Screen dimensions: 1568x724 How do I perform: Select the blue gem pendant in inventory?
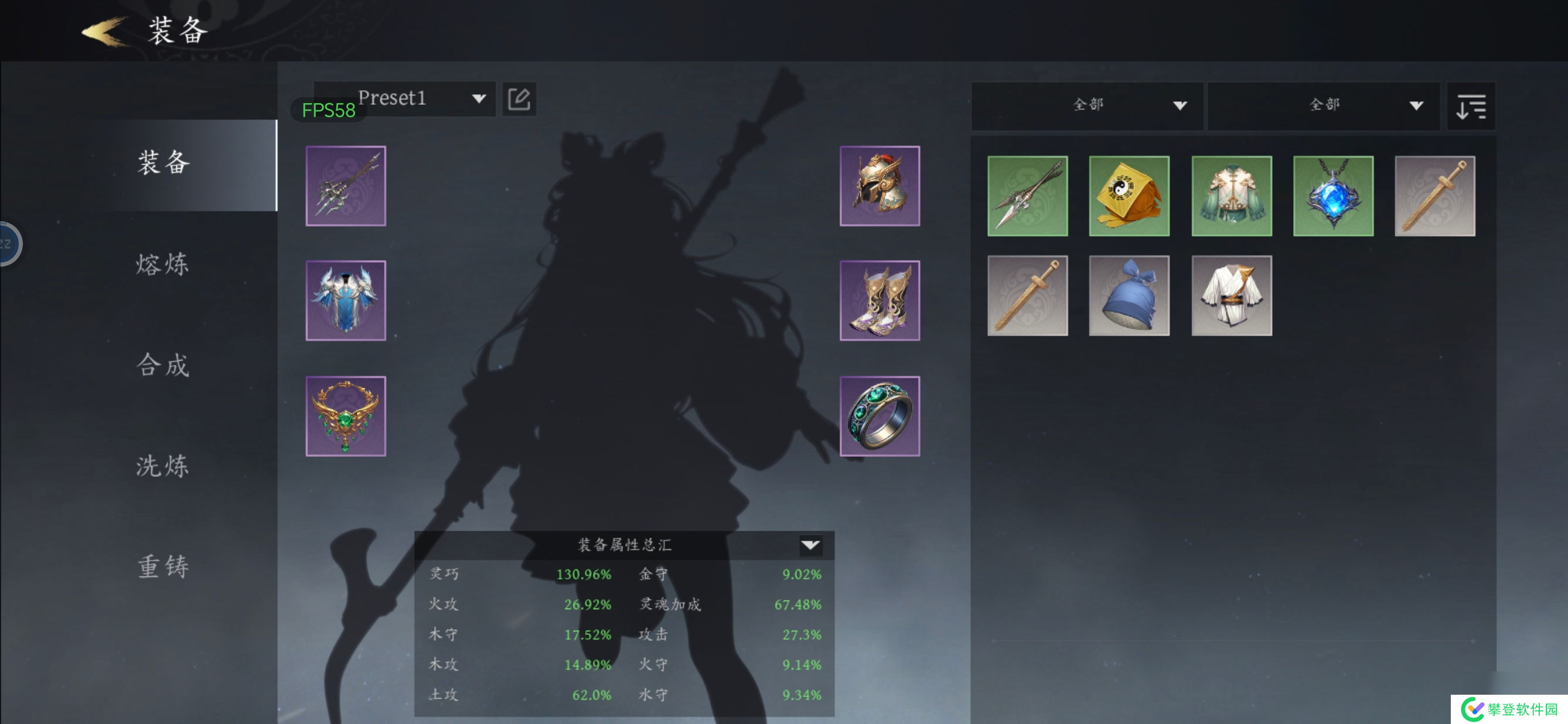tap(1333, 195)
